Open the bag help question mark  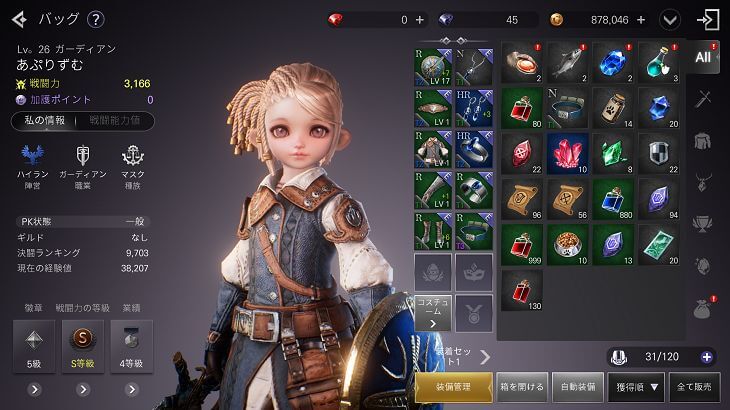[95, 19]
